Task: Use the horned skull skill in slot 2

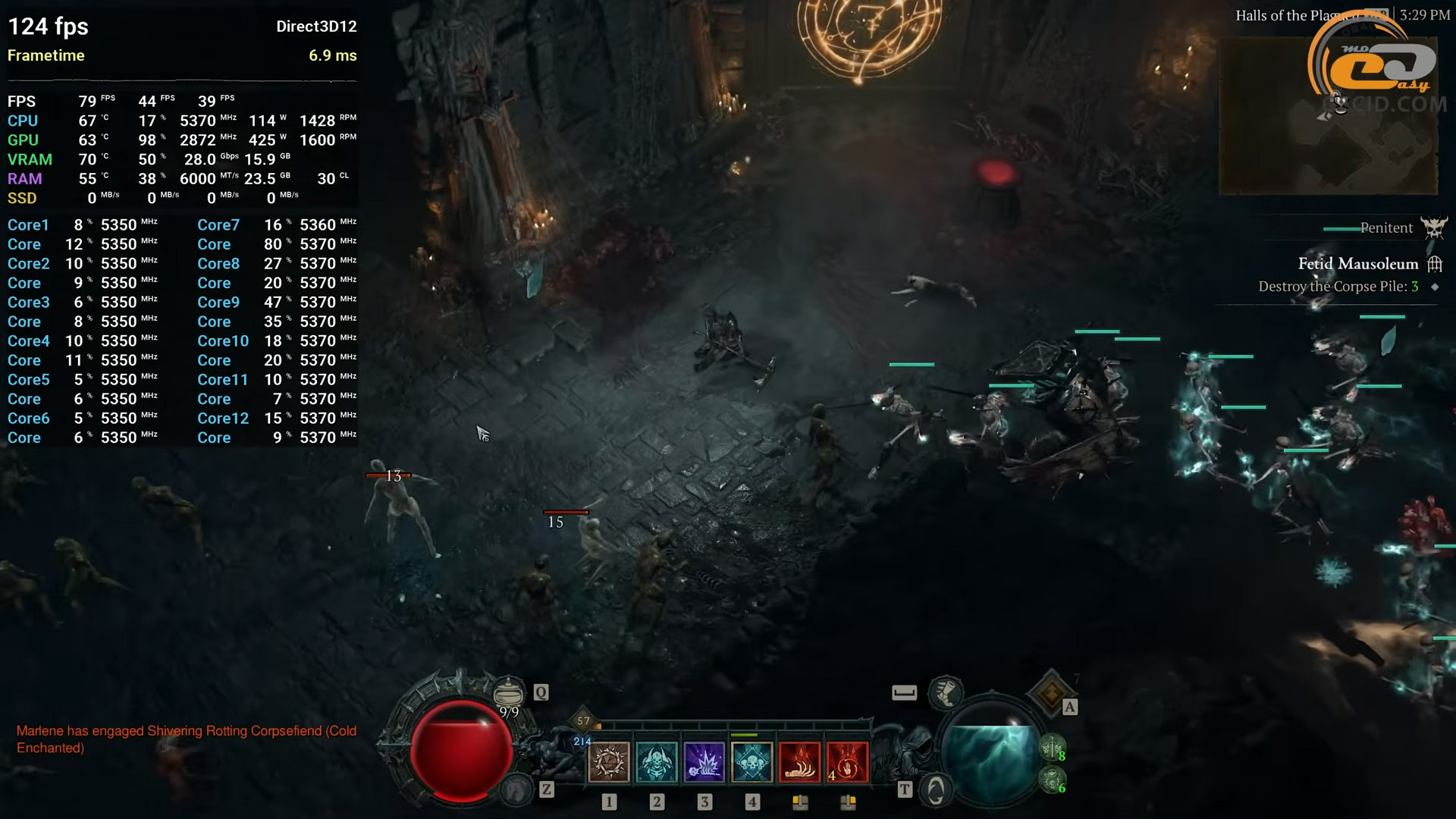Action: pos(657,762)
